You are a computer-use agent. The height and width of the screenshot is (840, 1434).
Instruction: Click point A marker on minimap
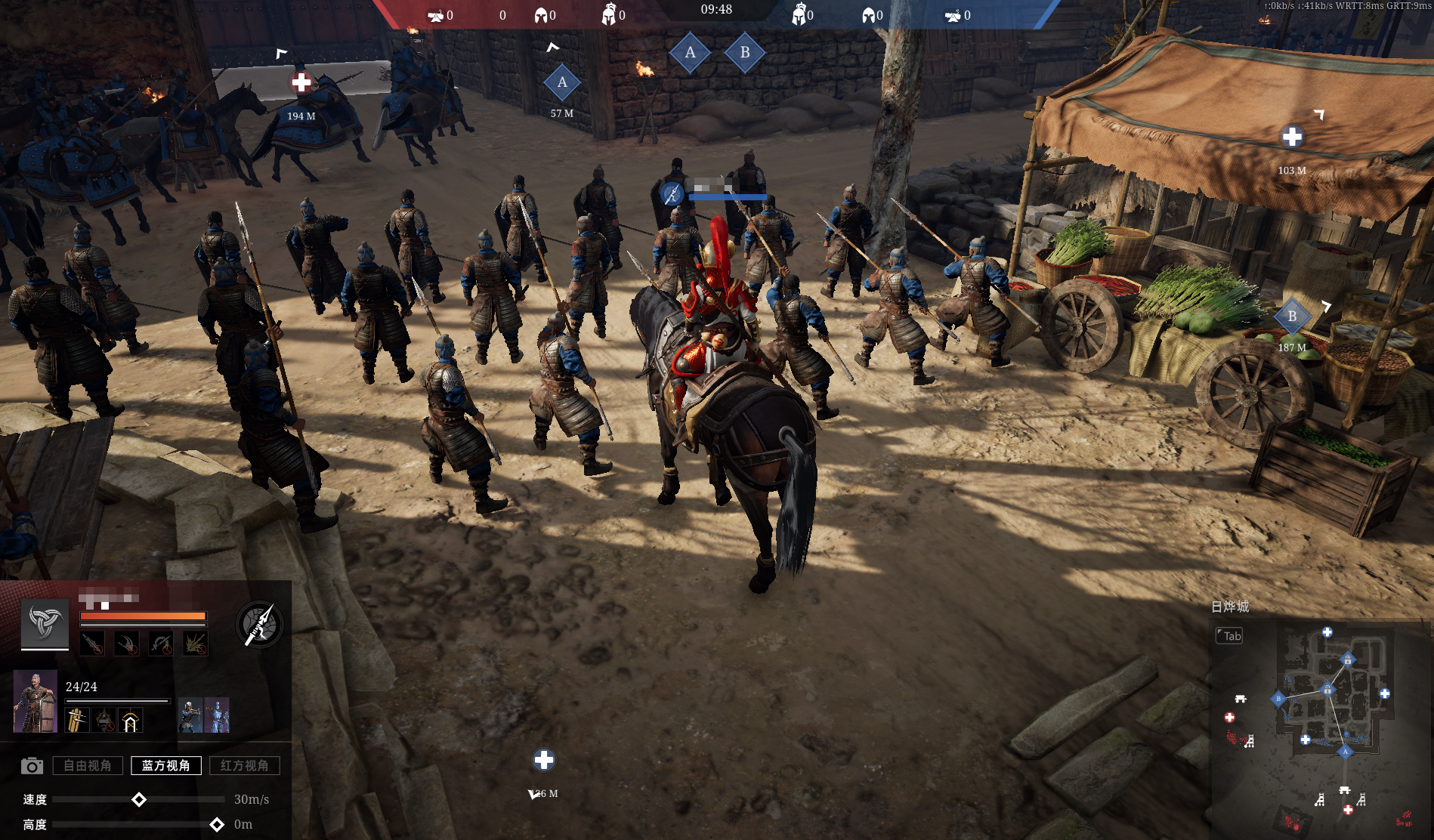(x=1345, y=752)
